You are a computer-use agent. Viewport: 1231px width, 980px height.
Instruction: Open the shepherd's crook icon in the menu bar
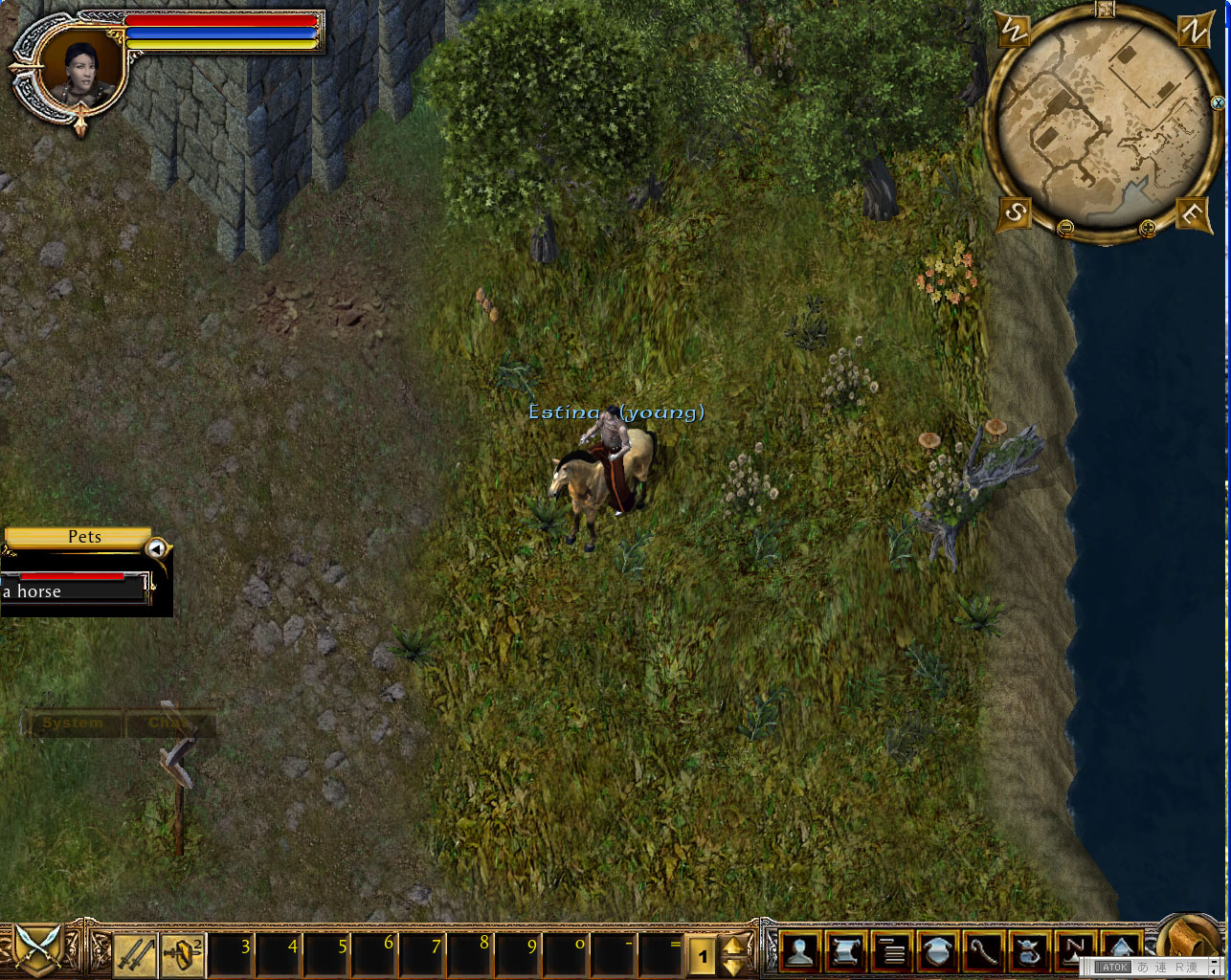point(983,953)
